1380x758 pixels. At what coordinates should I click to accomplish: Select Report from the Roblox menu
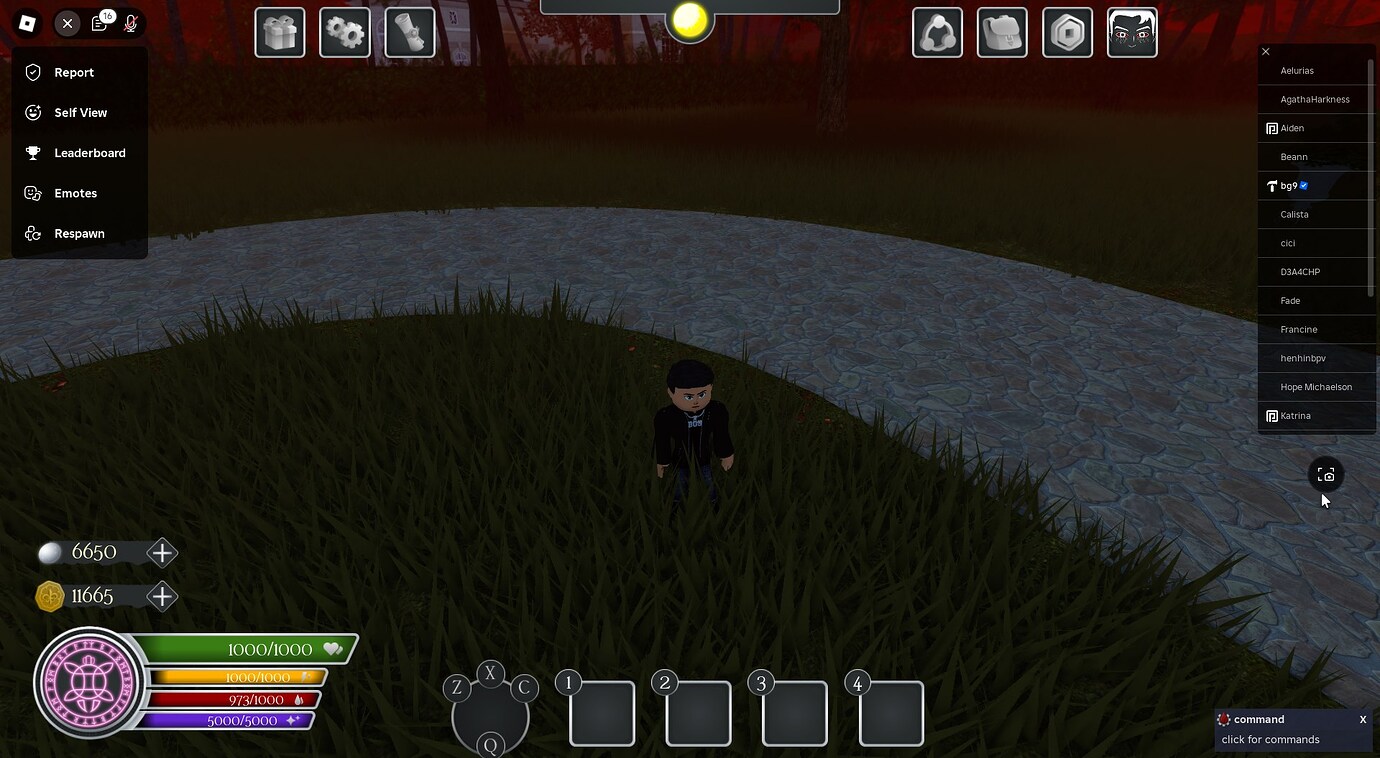pos(73,72)
